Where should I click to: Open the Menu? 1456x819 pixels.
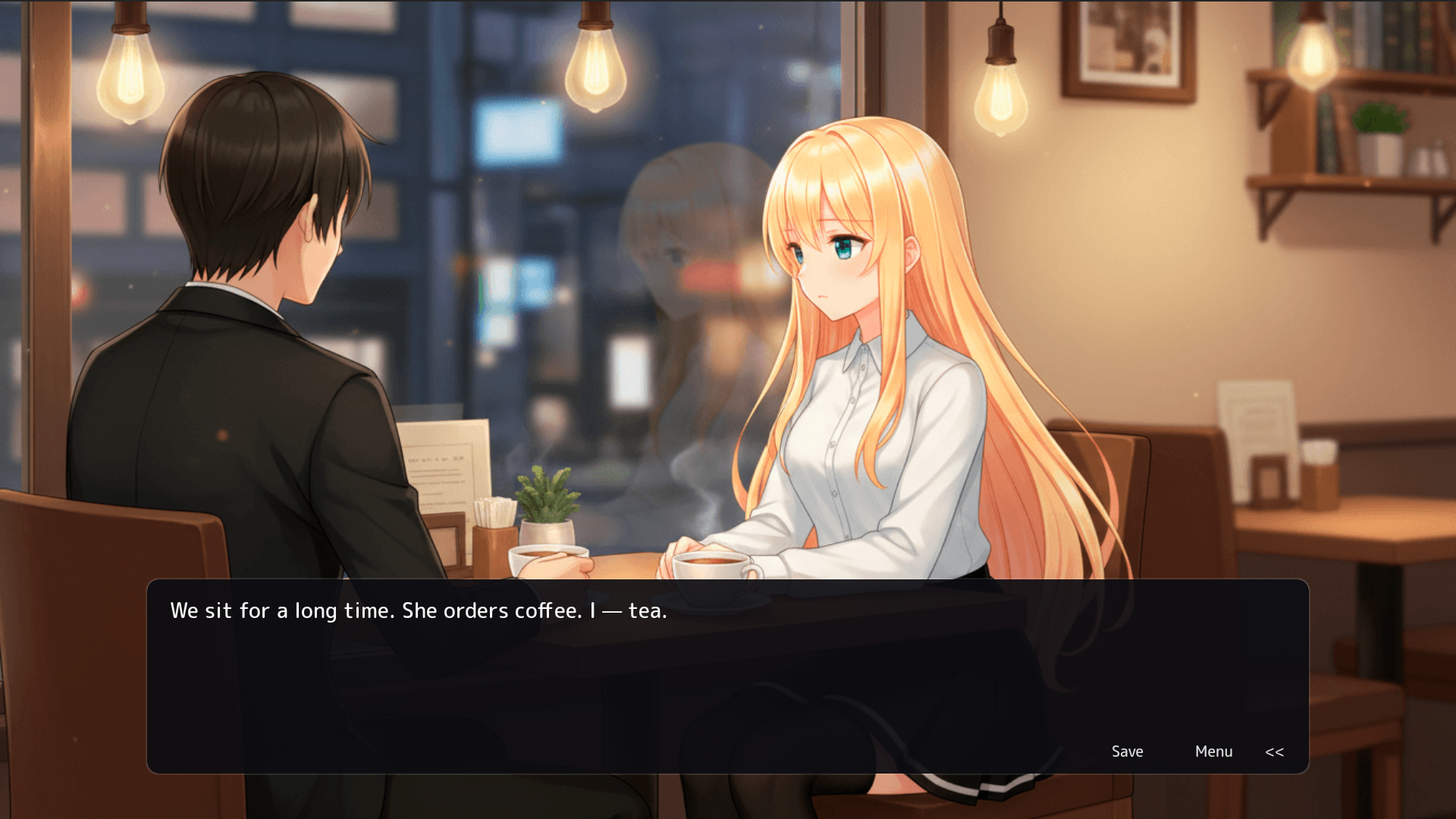[1213, 752]
